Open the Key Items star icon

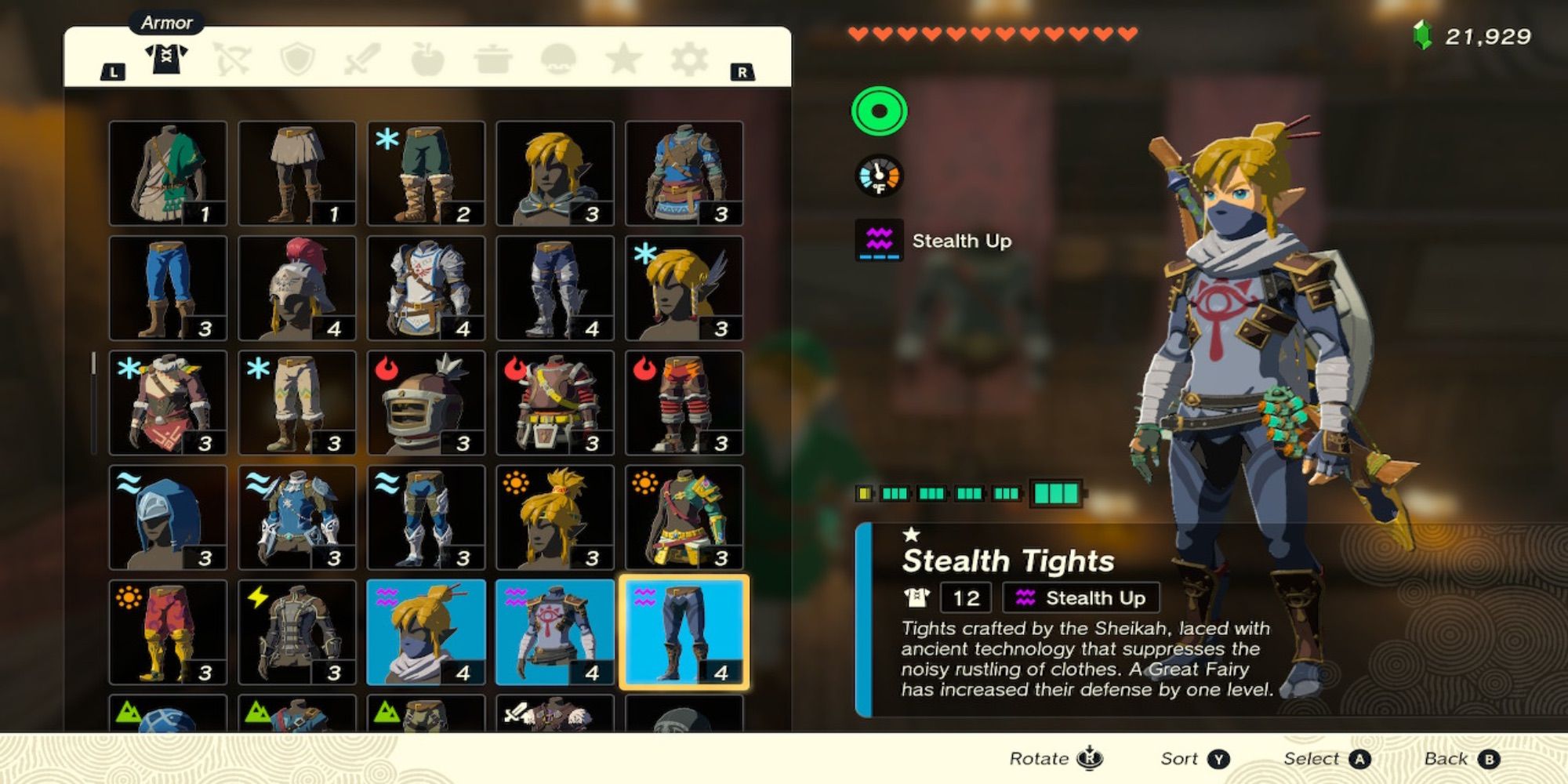pyautogui.click(x=622, y=59)
